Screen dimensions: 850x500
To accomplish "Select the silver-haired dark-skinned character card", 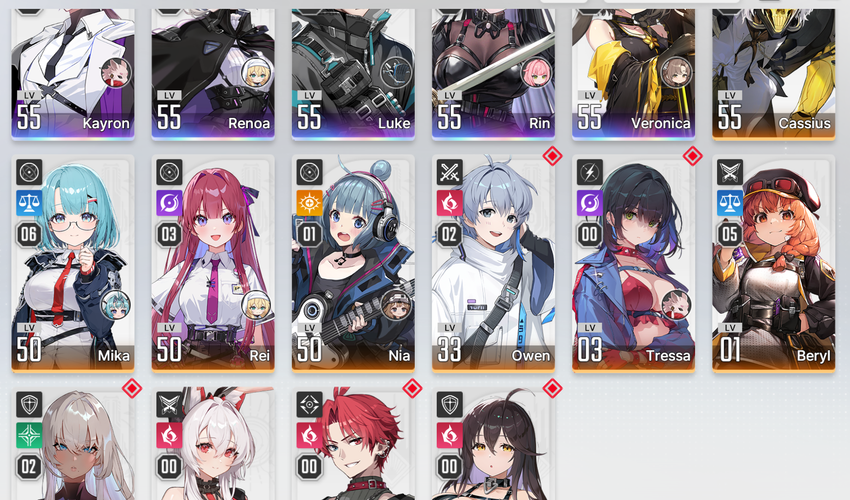I will click(72, 445).
